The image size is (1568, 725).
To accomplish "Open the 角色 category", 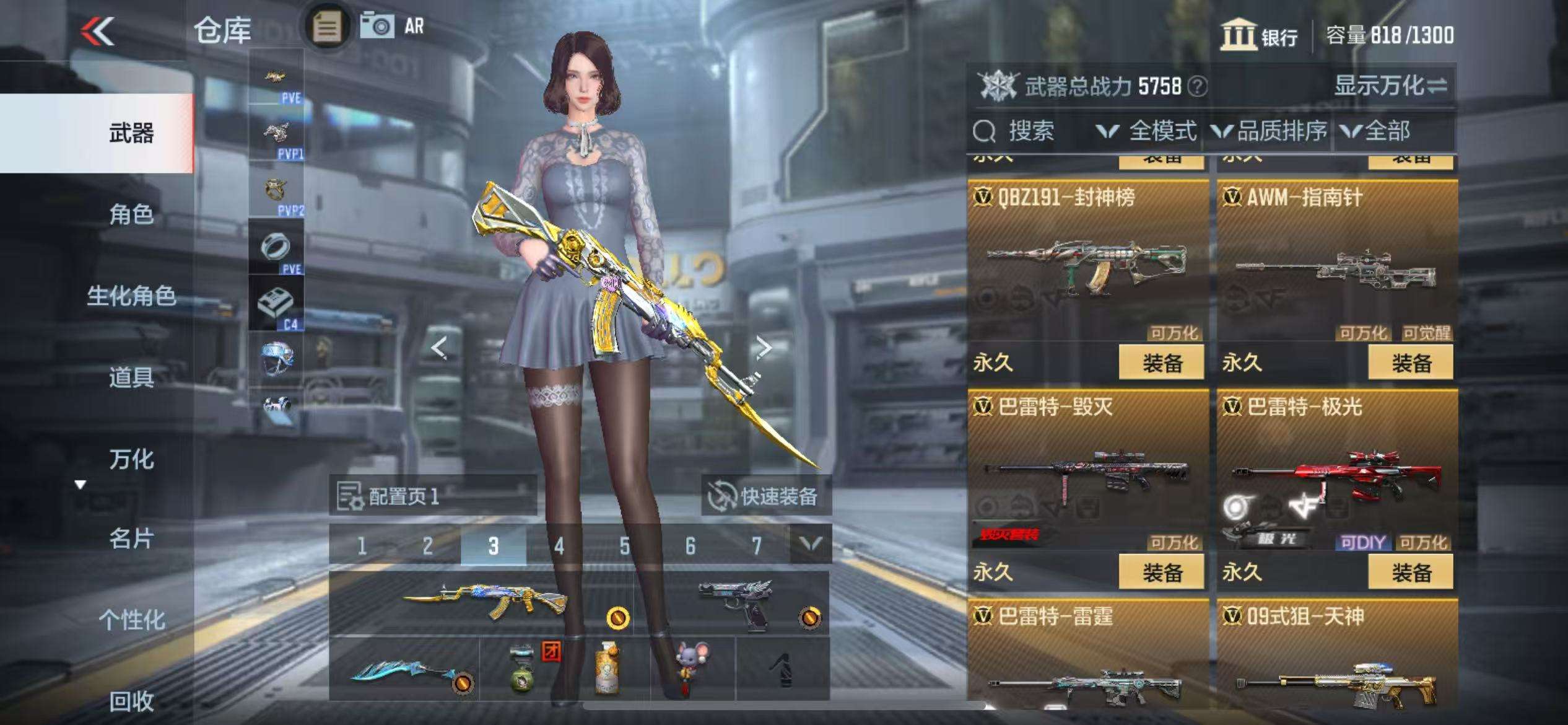I will tap(131, 214).
